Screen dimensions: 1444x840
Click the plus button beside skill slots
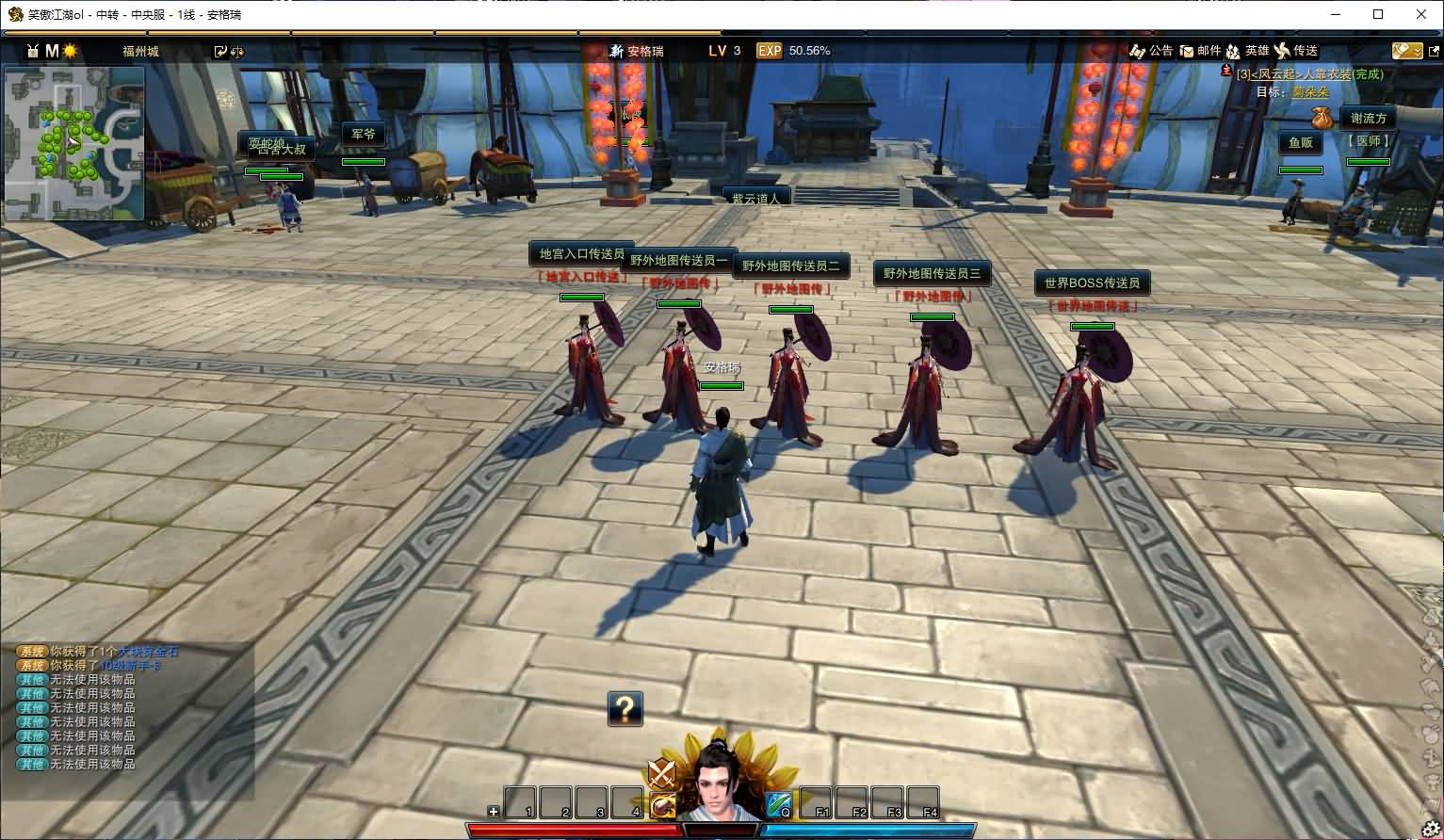pyautogui.click(x=494, y=811)
